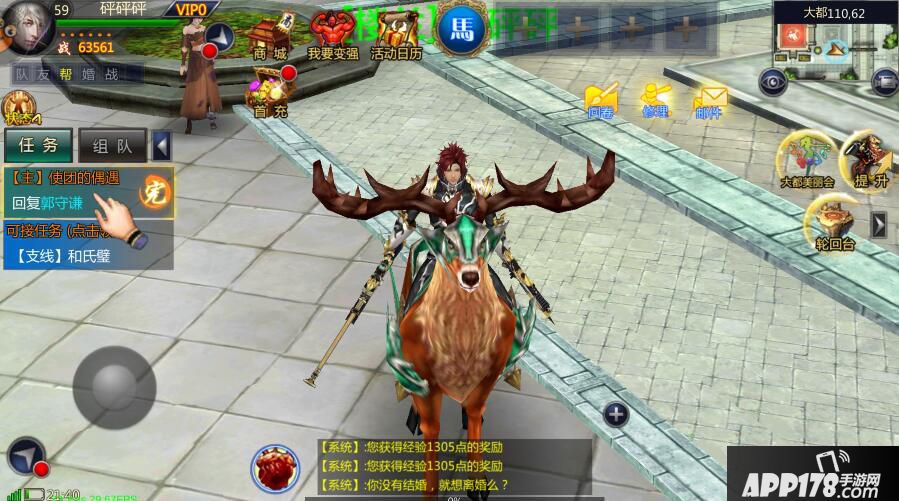Image resolution: width=899 pixels, height=501 pixels.
Task: Open the 我要变强 power-up menu
Action: (333, 36)
